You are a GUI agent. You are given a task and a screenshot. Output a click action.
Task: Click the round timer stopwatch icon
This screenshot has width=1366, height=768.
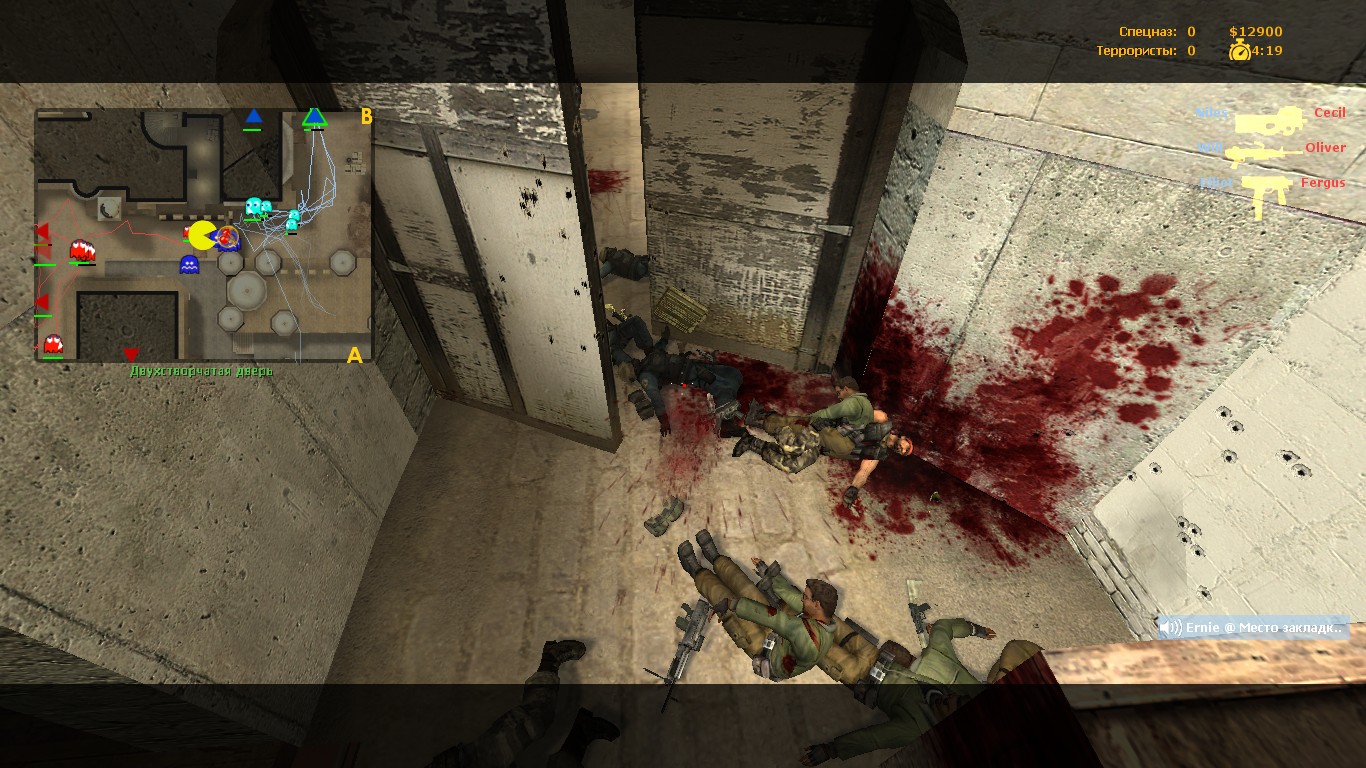pyautogui.click(x=1240, y=51)
